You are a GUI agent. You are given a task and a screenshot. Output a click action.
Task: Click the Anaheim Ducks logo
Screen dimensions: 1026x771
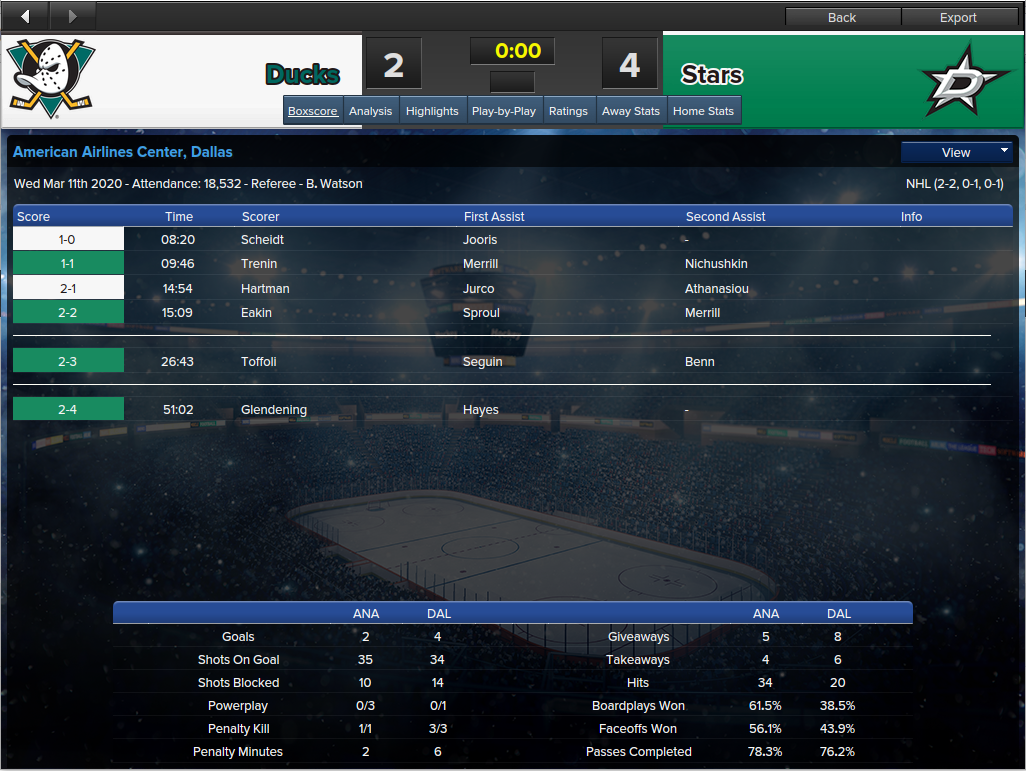[51, 80]
